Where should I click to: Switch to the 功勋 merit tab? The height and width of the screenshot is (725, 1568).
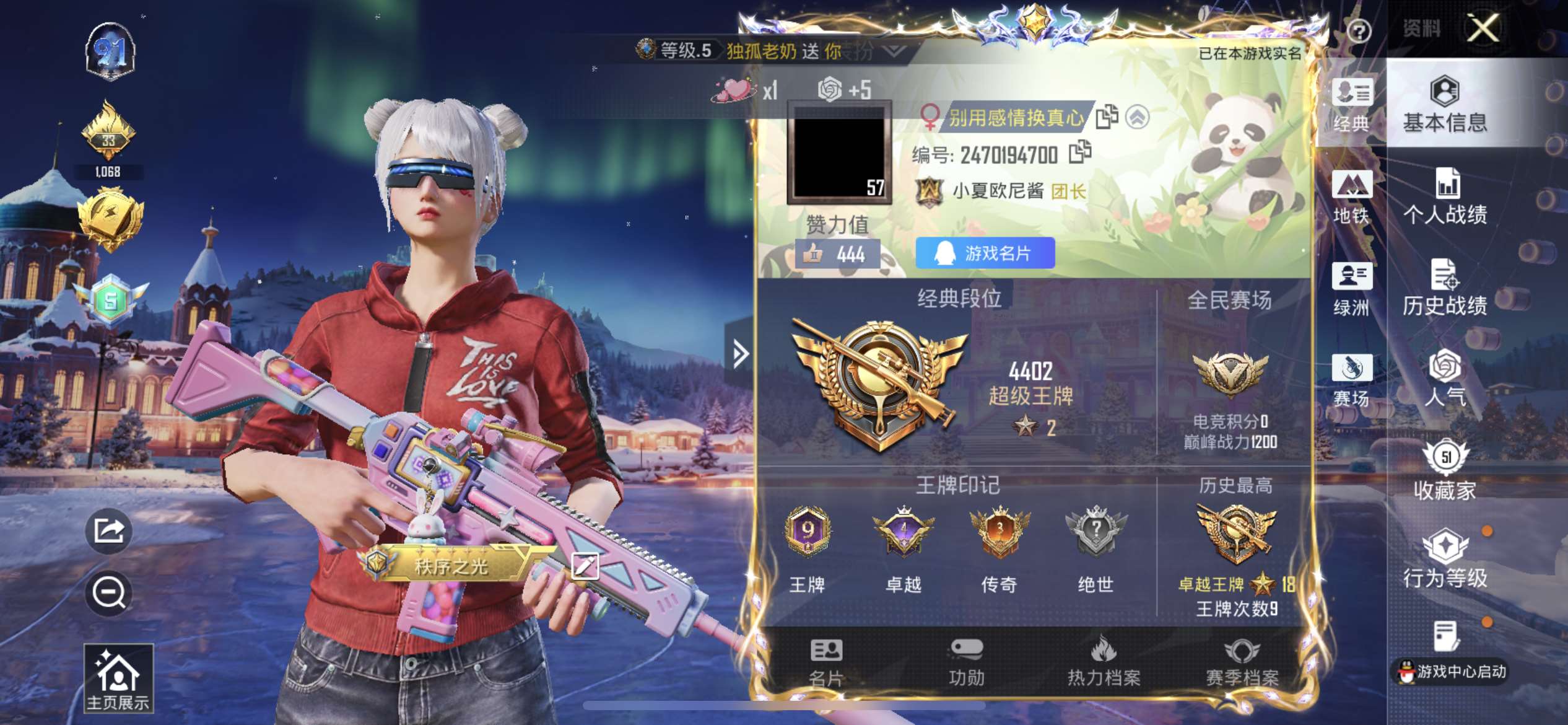coord(966,663)
